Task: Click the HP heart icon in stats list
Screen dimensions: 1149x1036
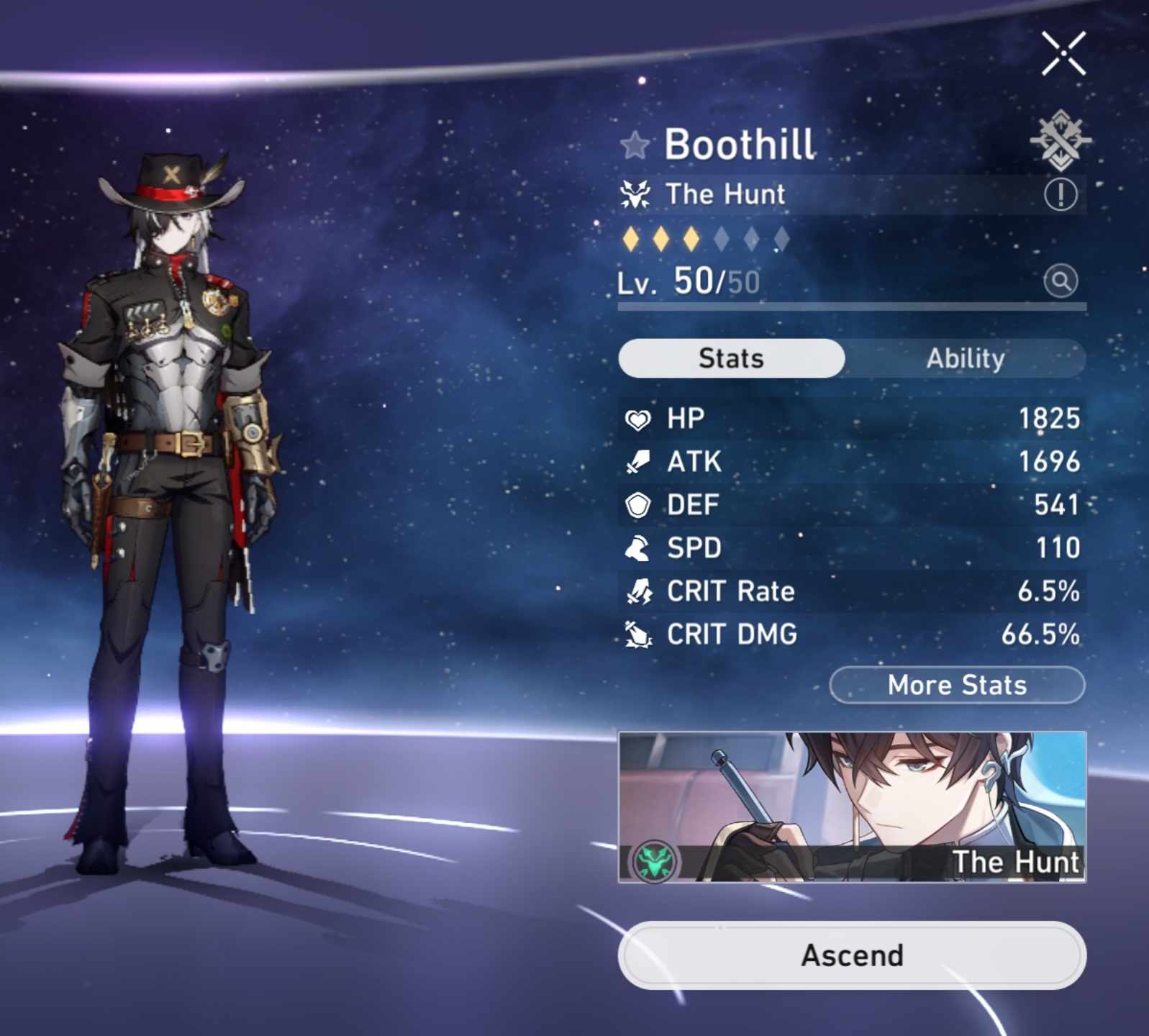Action: point(640,418)
